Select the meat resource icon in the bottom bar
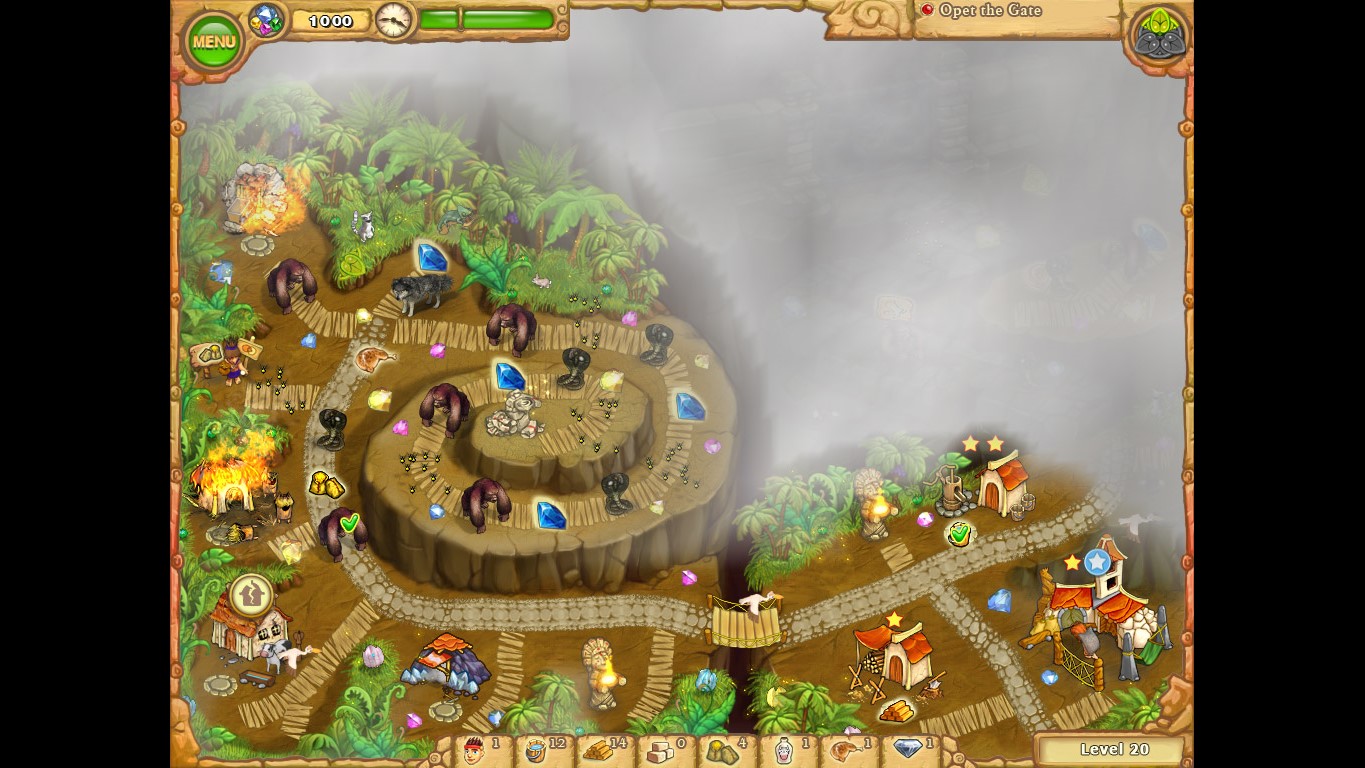The image size is (1365, 768). pos(845,751)
